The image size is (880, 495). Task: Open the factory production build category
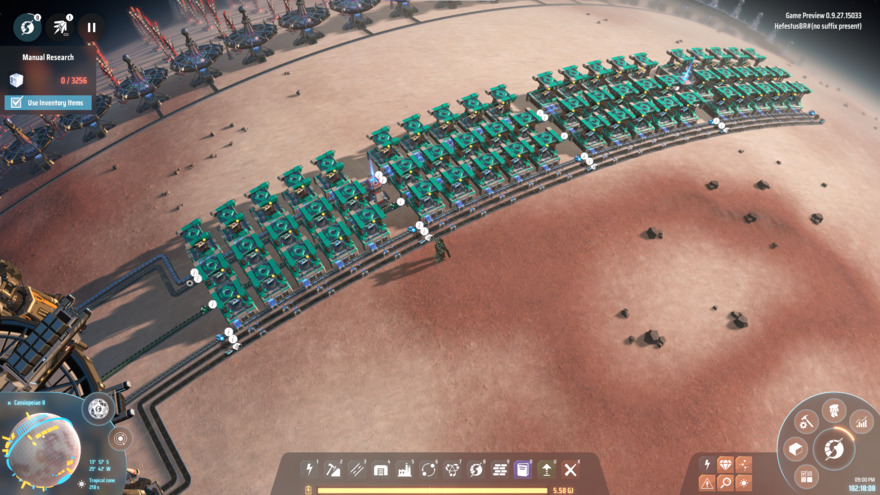click(405, 469)
